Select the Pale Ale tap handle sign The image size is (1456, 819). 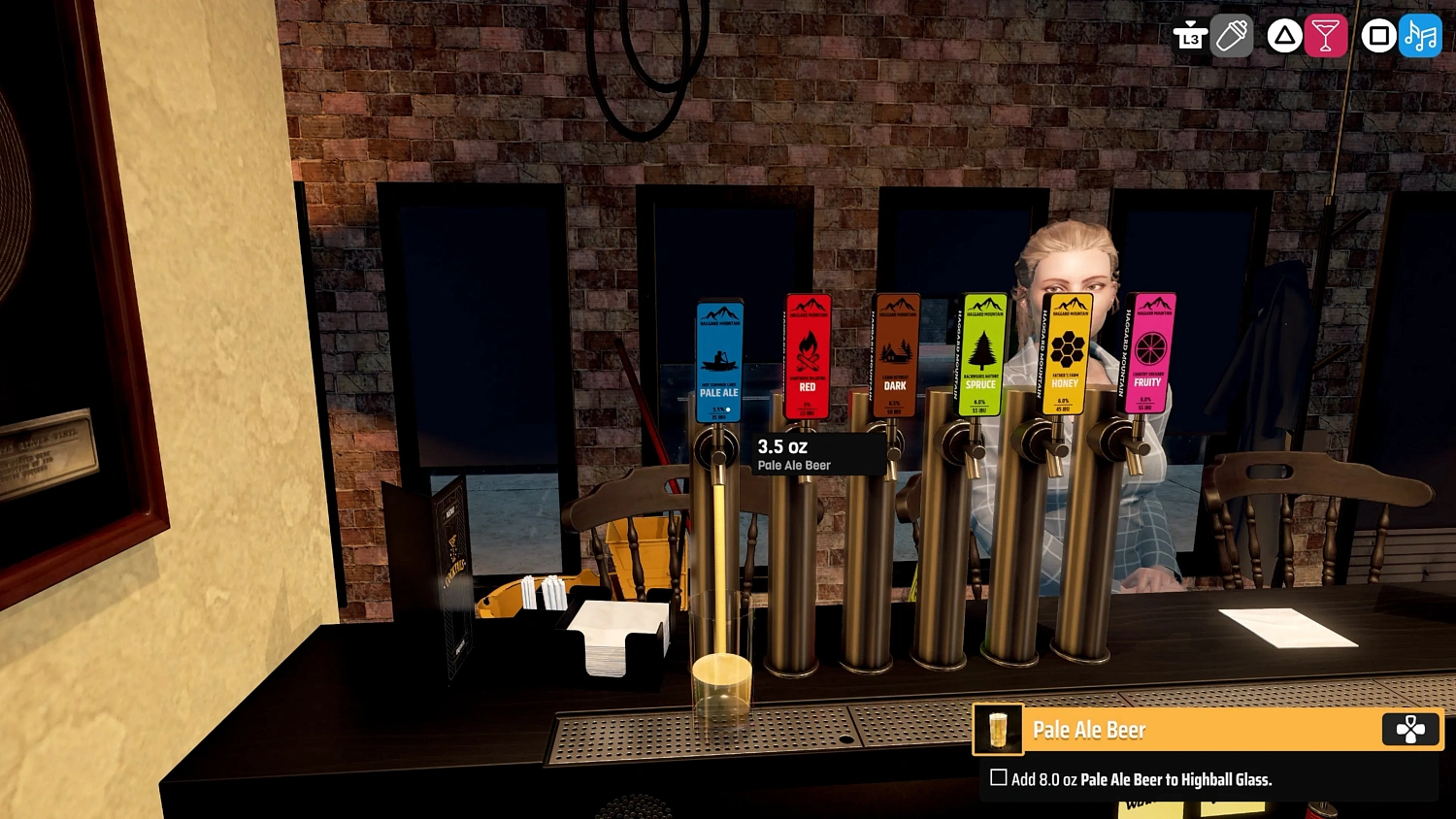(x=718, y=359)
